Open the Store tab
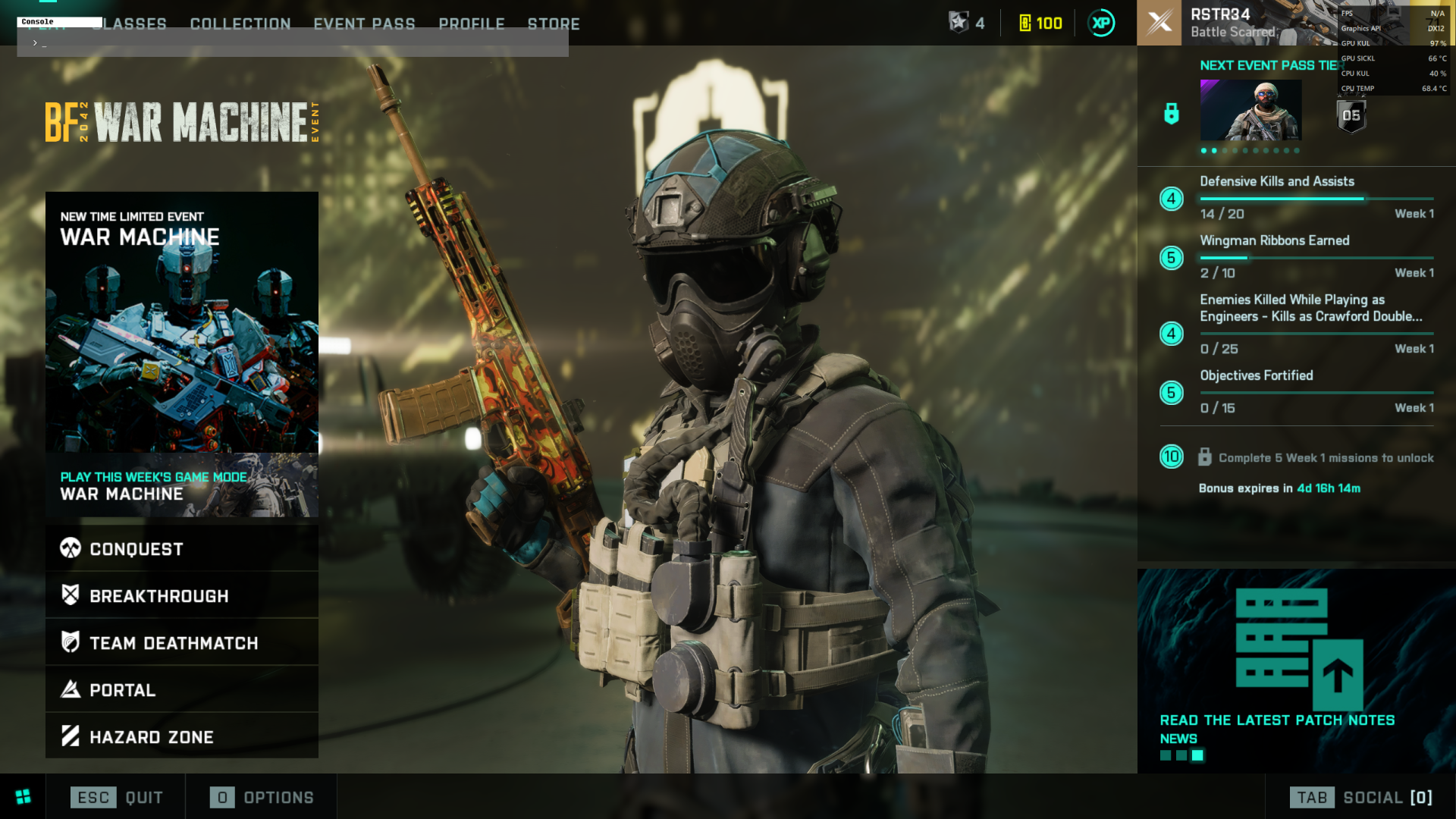 (x=554, y=24)
